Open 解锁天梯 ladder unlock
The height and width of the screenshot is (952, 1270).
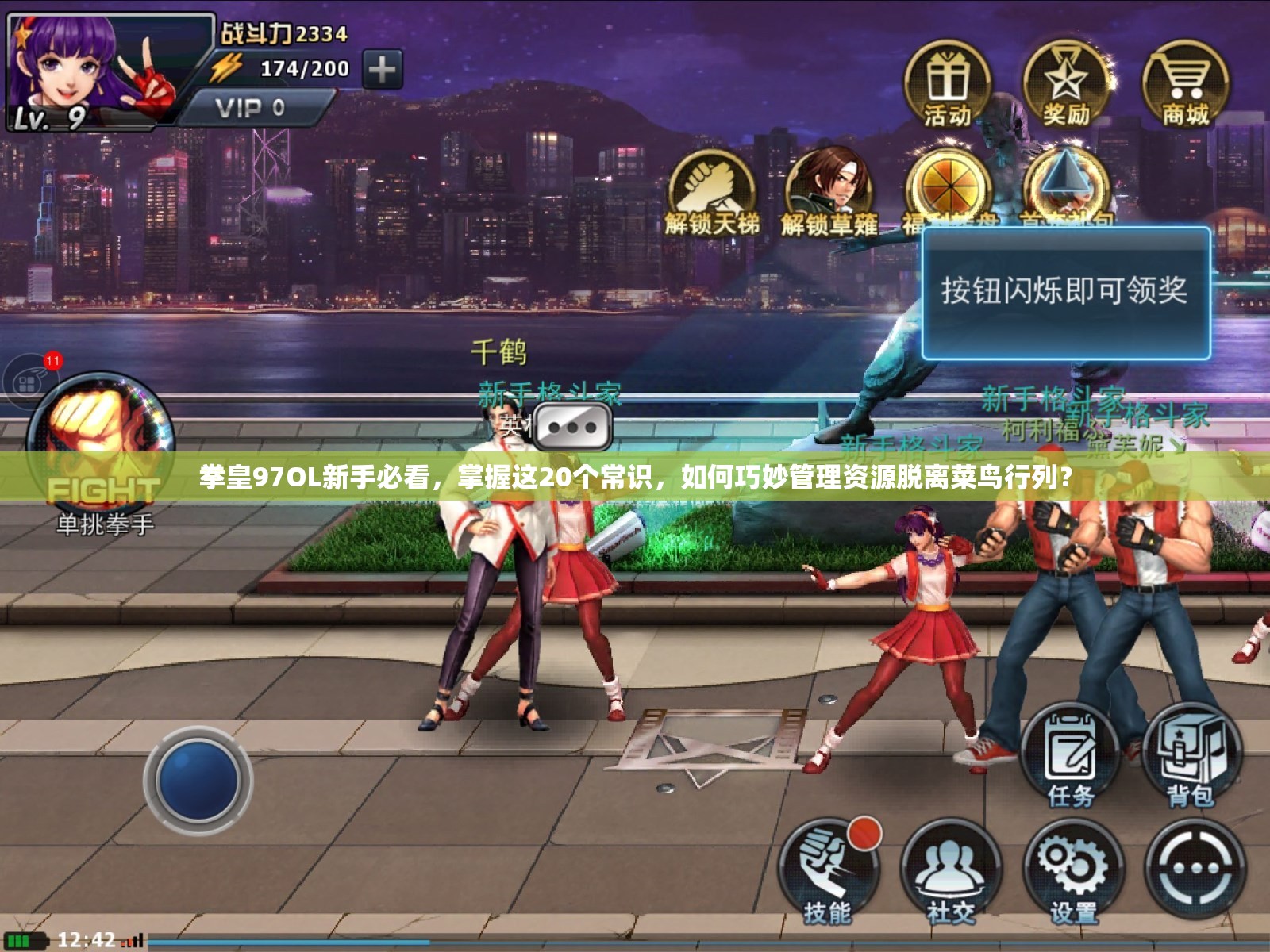(x=711, y=188)
